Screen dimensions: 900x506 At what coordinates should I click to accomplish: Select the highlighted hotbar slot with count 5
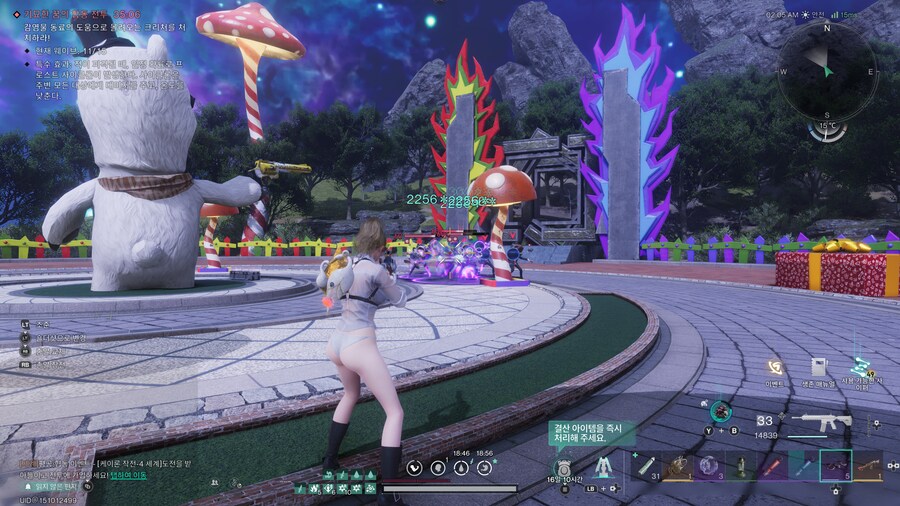click(835, 465)
